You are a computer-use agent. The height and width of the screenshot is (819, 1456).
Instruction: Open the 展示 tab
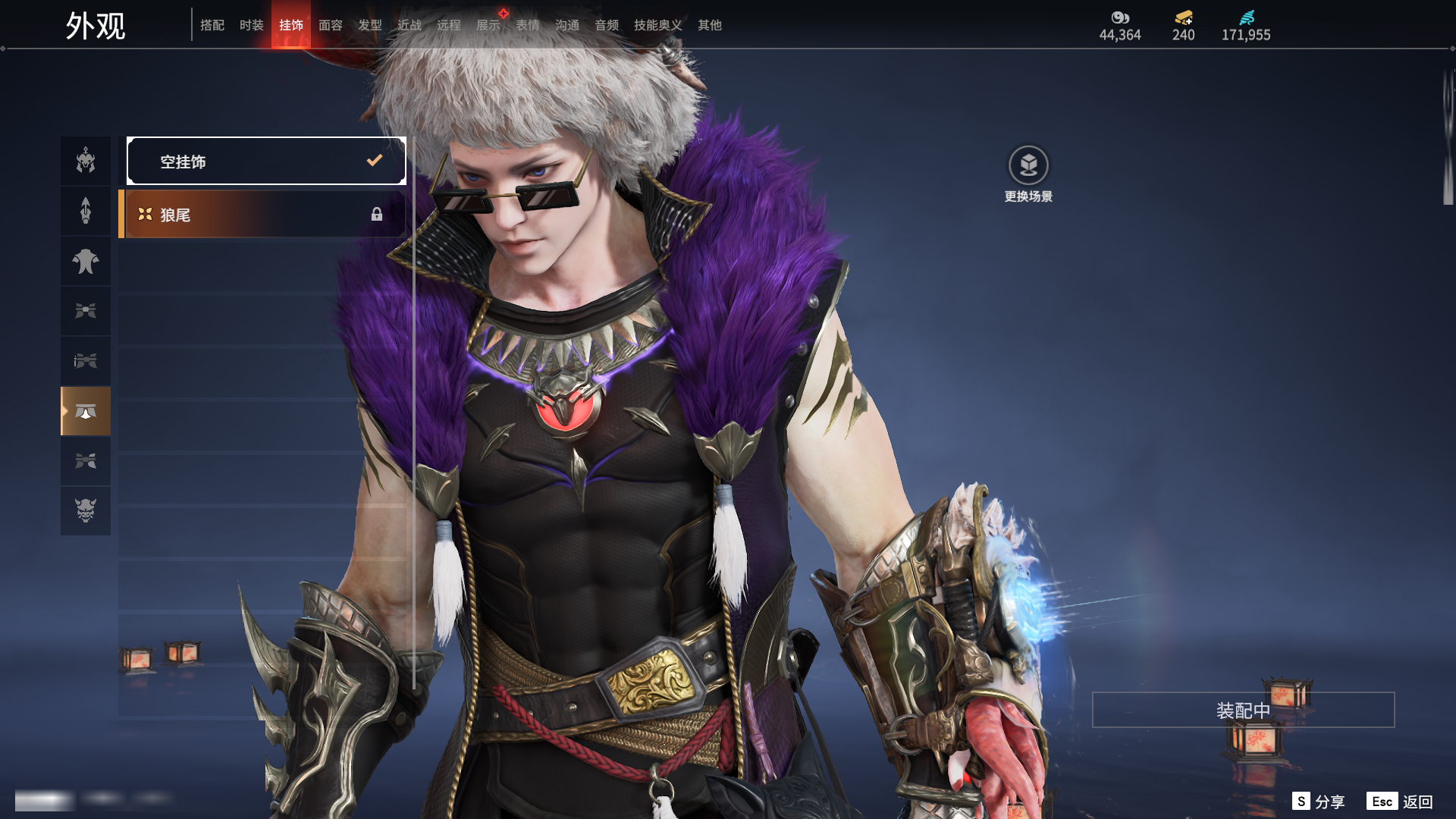pos(488,25)
